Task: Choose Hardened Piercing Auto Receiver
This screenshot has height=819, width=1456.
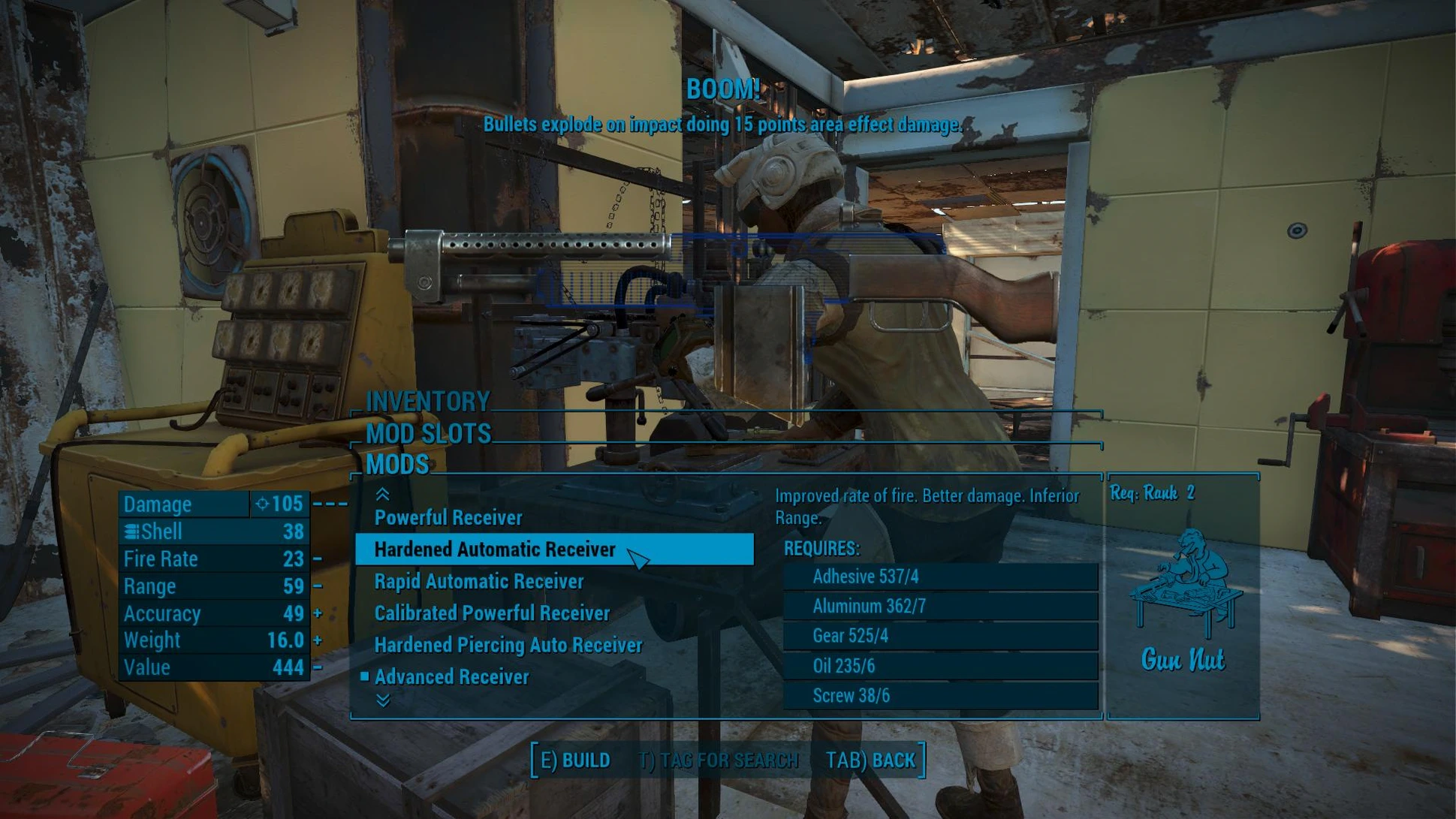Action: click(x=508, y=646)
